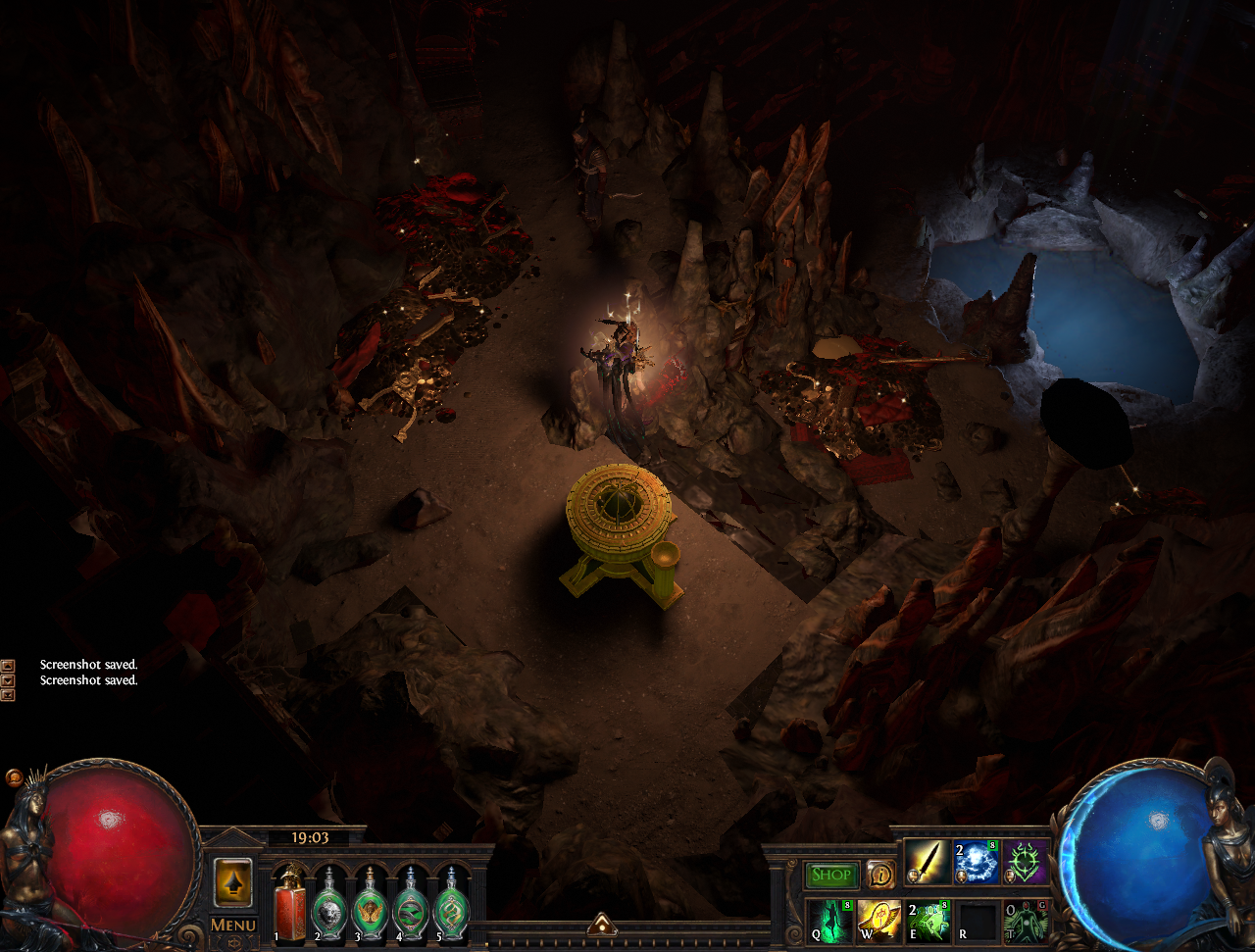Image resolution: width=1255 pixels, height=952 pixels.
Task: Open the Menu button
Action: tap(233, 925)
